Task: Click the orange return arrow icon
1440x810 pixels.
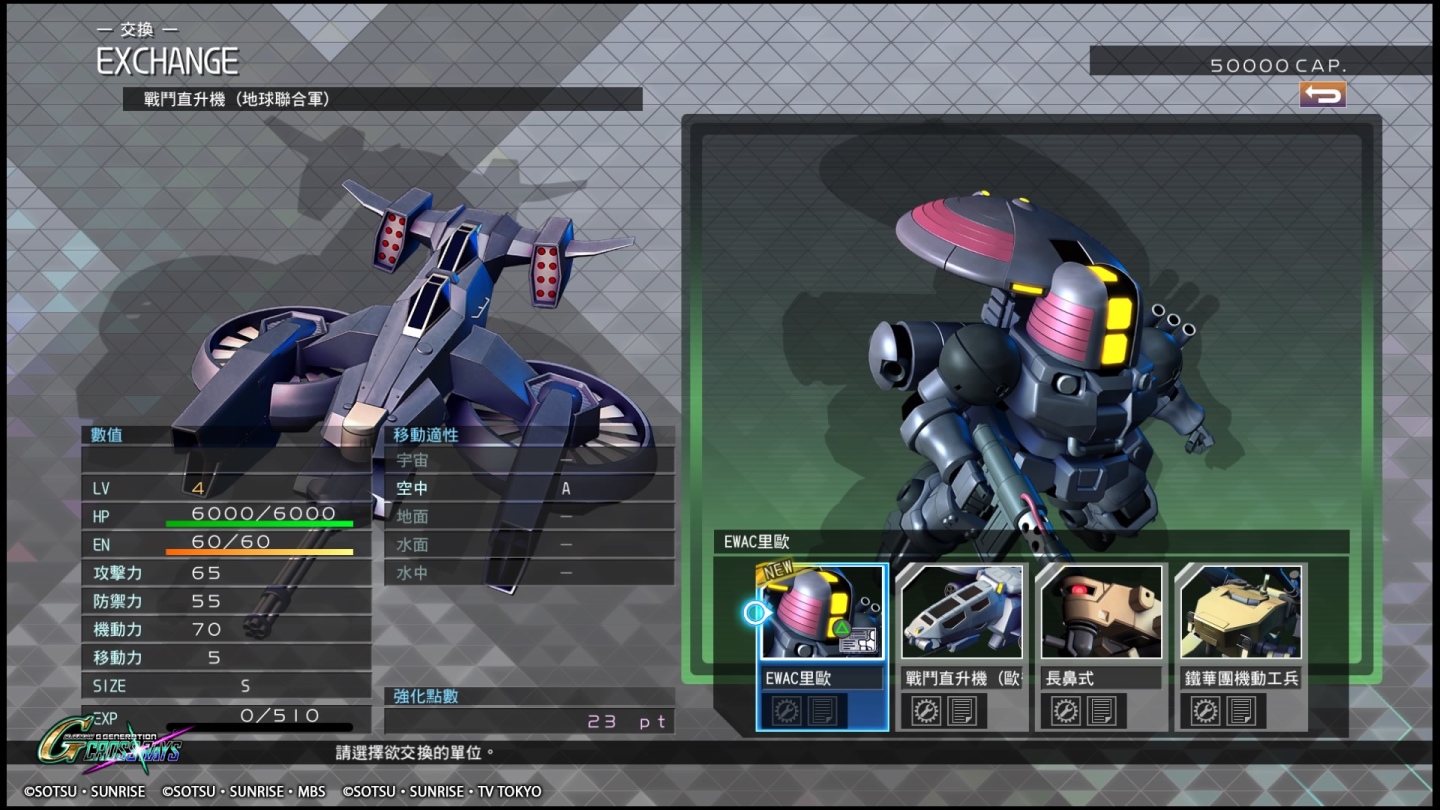Action: point(1322,95)
